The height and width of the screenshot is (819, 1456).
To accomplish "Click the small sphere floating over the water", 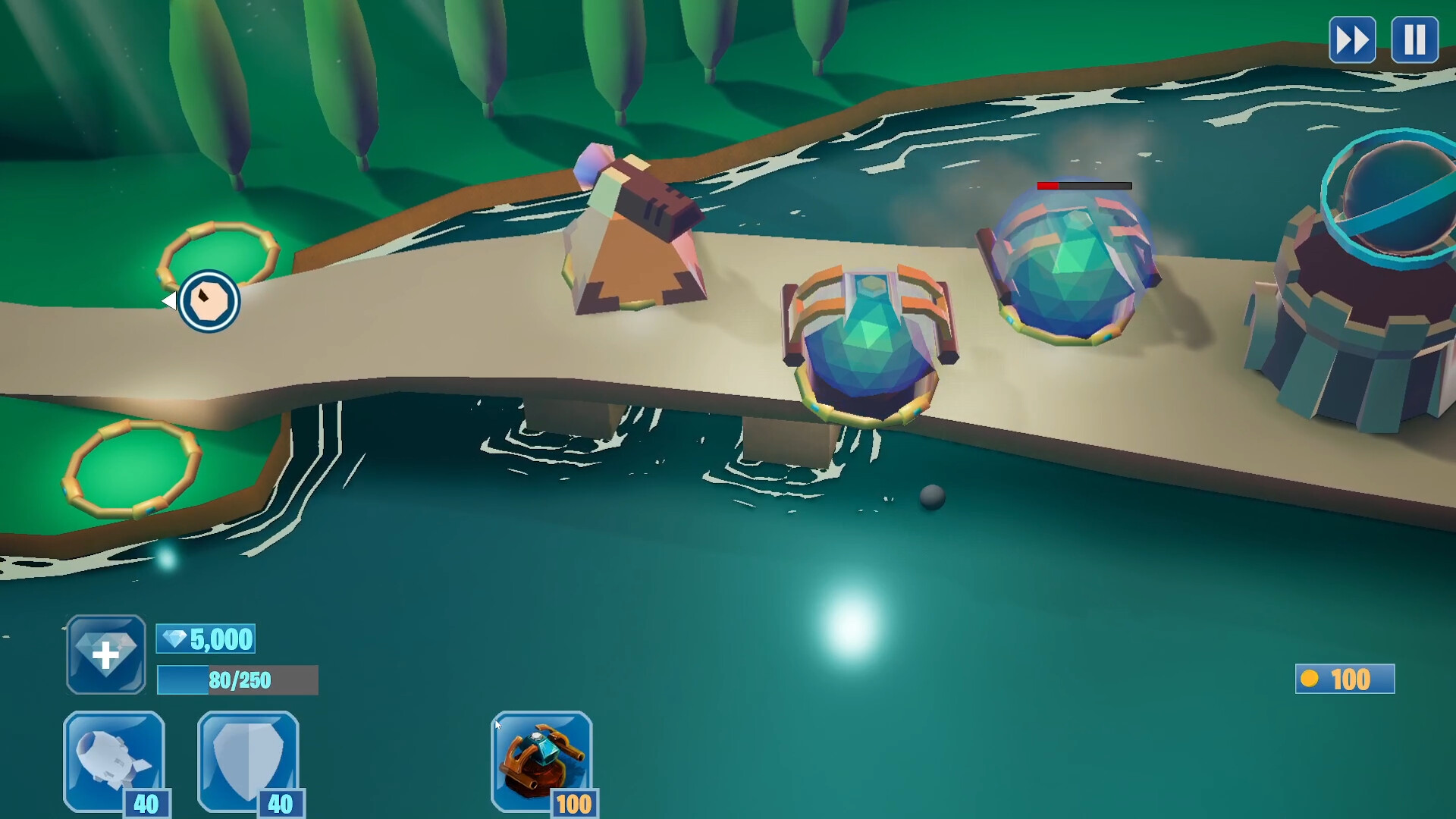I will click(930, 497).
